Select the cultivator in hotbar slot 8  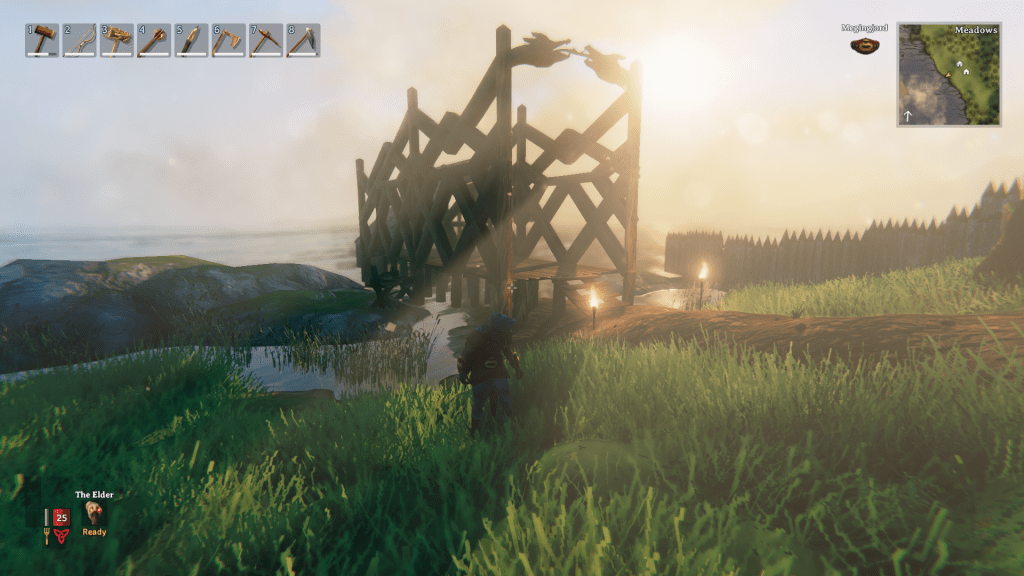303,40
